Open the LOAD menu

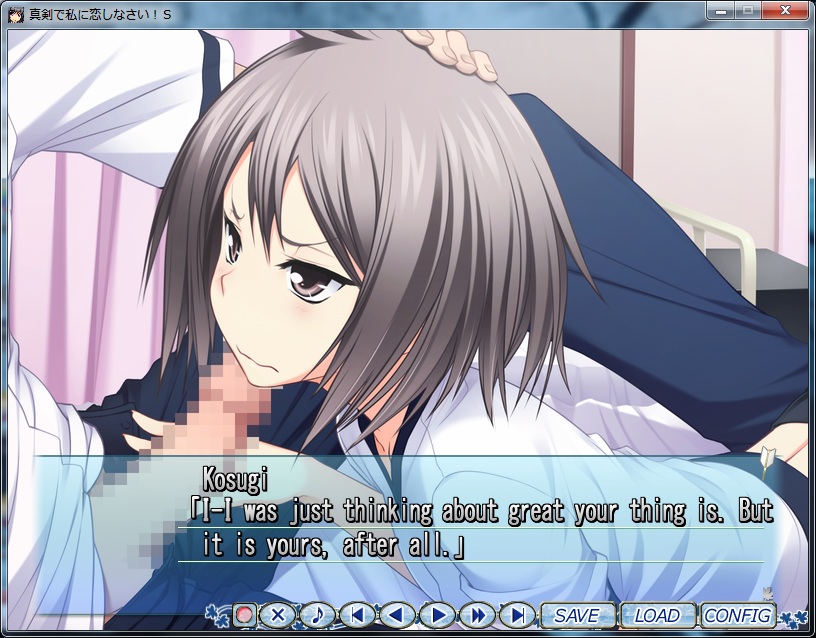point(656,615)
